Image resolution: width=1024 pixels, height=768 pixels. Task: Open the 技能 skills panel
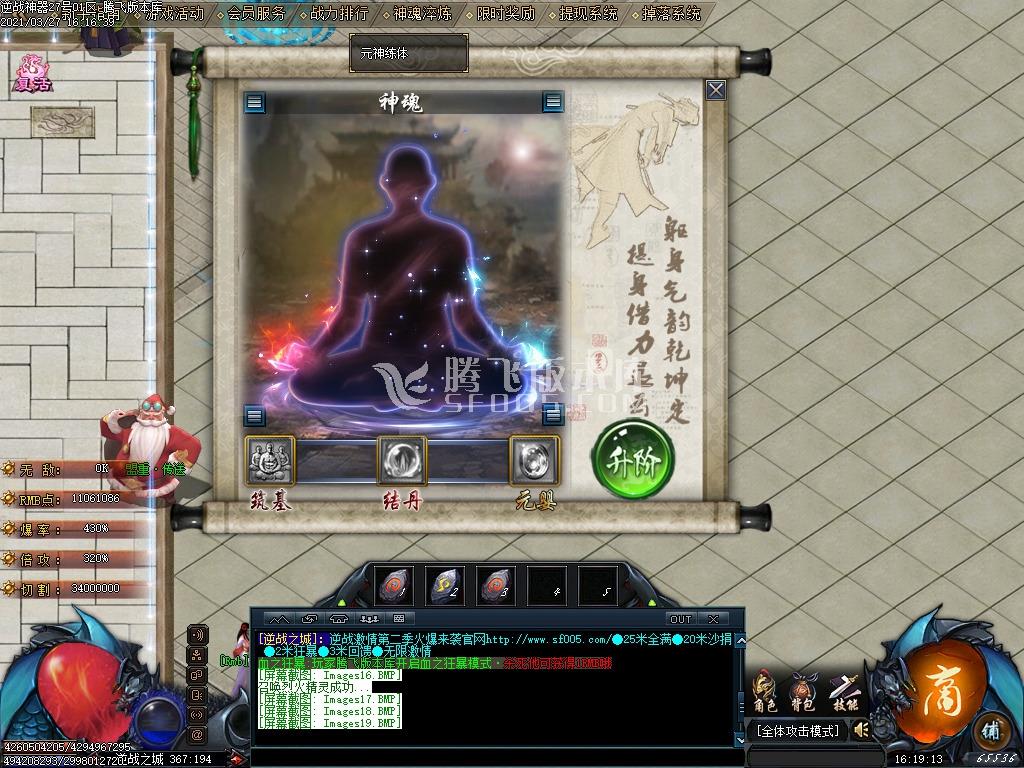845,691
